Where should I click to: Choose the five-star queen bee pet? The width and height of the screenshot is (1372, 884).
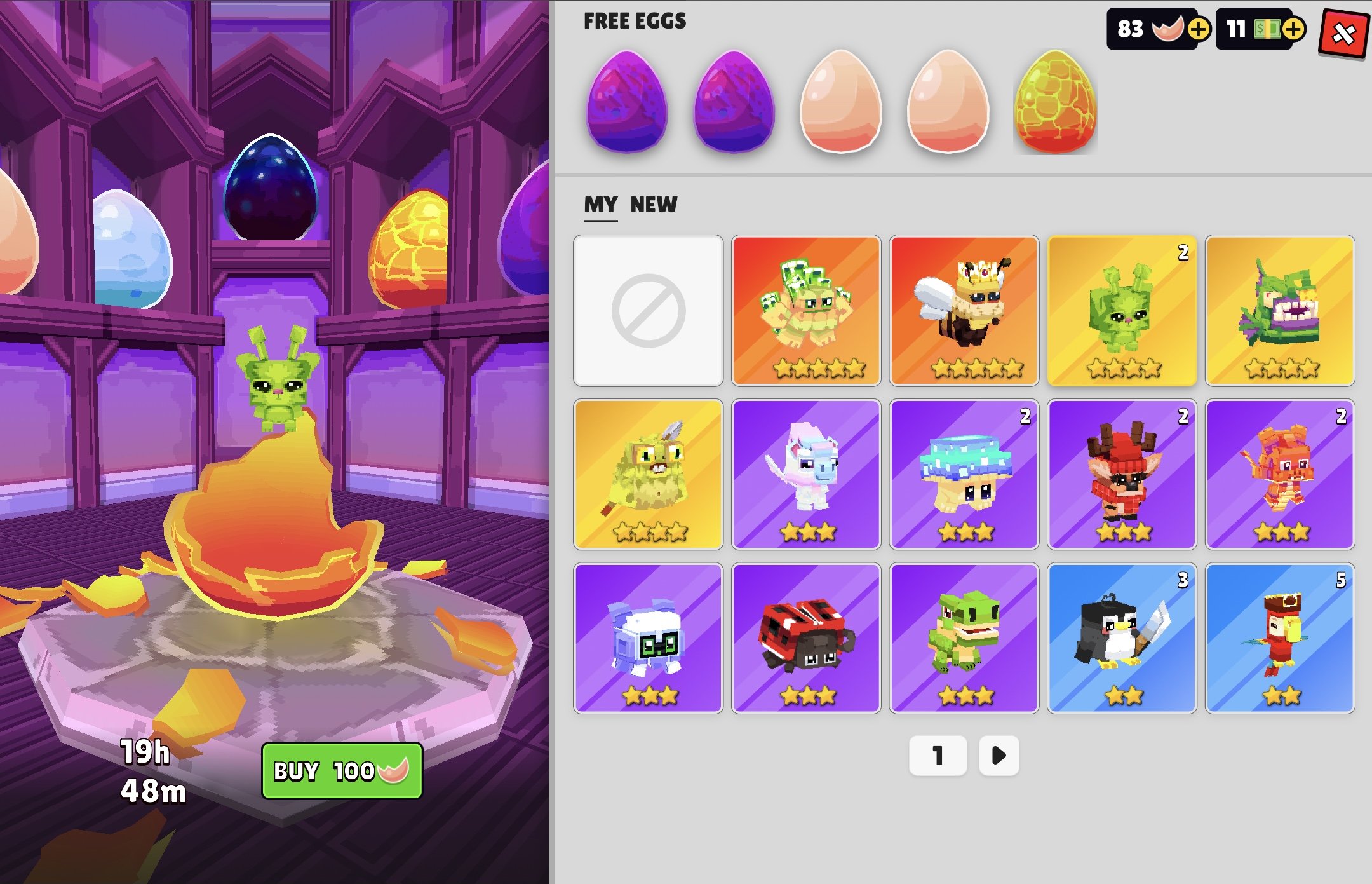pos(964,311)
